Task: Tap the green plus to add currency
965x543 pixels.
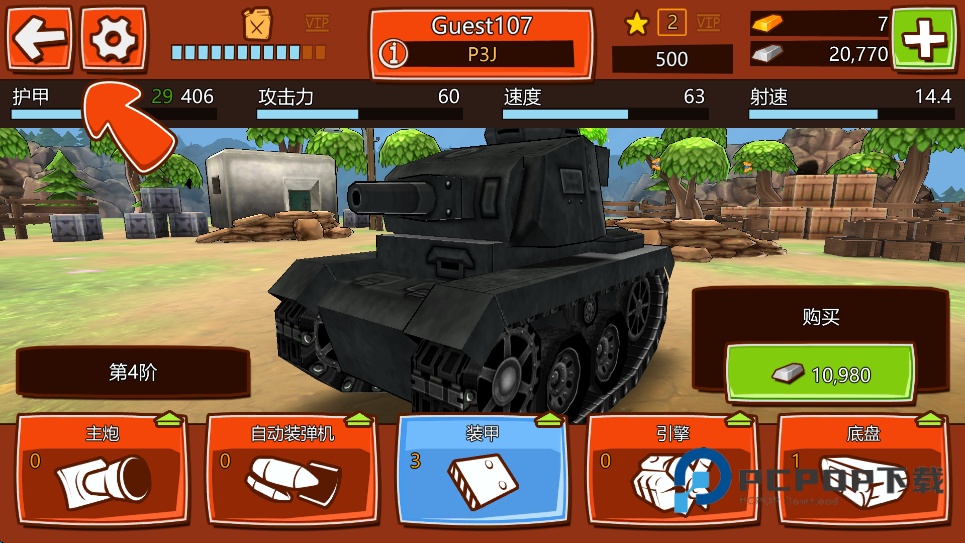Action: [x=923, y=39]
